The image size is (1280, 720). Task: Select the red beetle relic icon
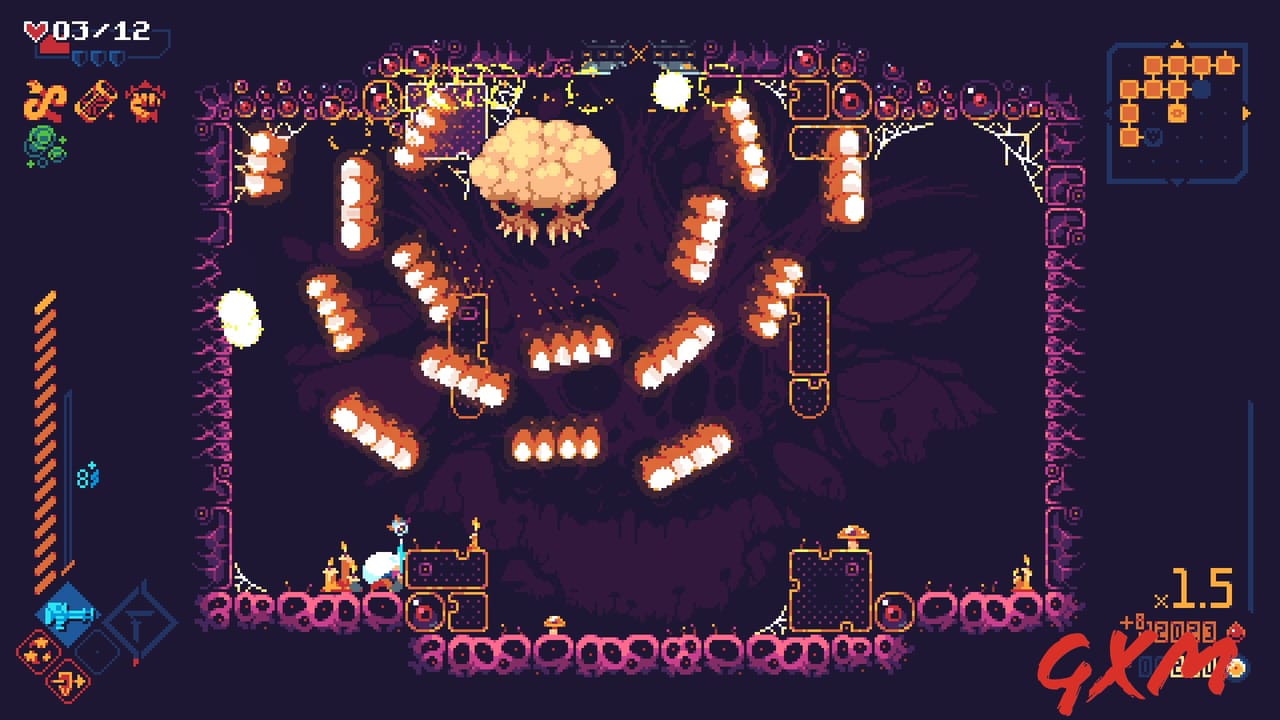tap(144, 100)
